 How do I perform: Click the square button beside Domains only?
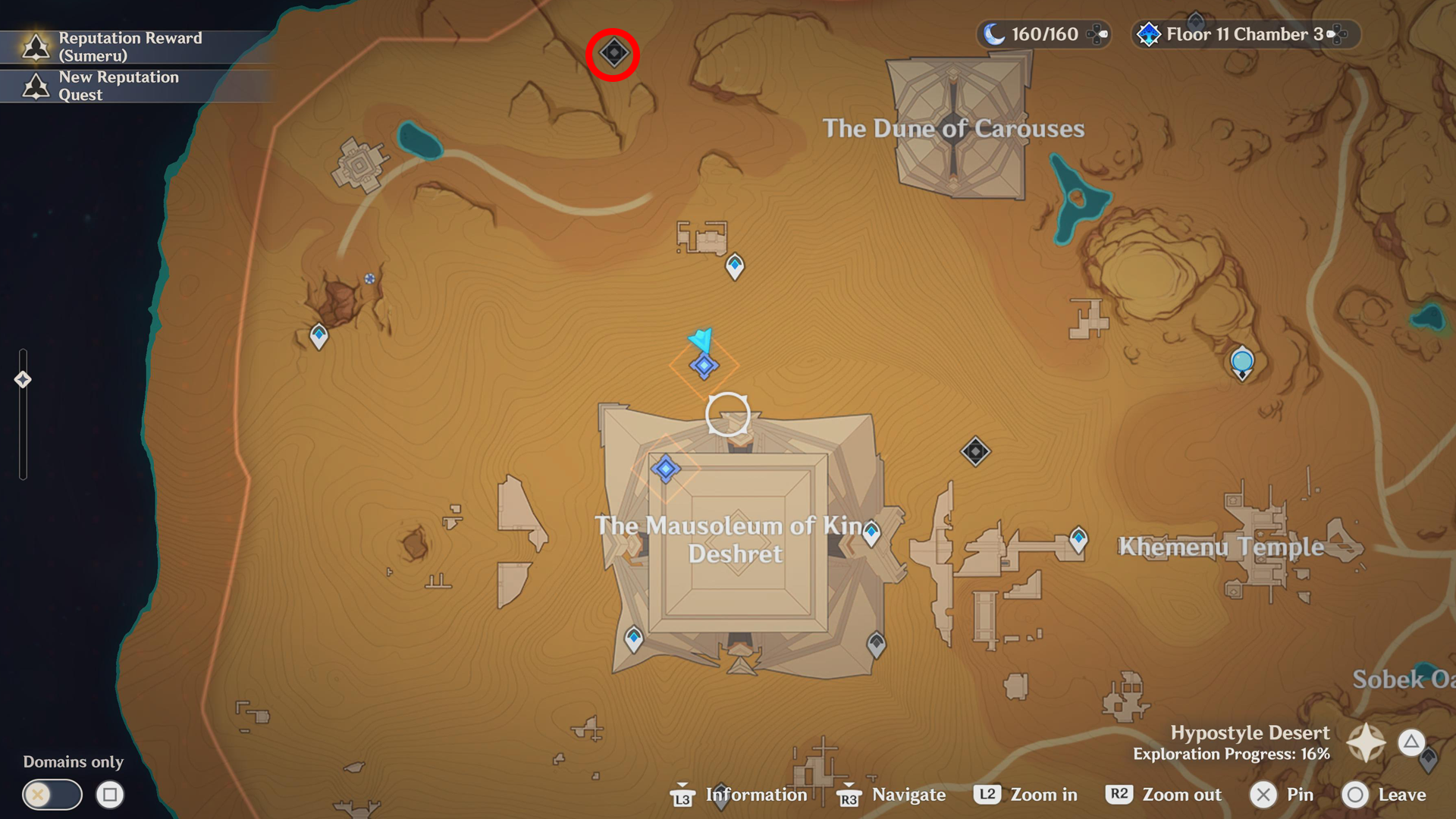[x=111, y=795]
